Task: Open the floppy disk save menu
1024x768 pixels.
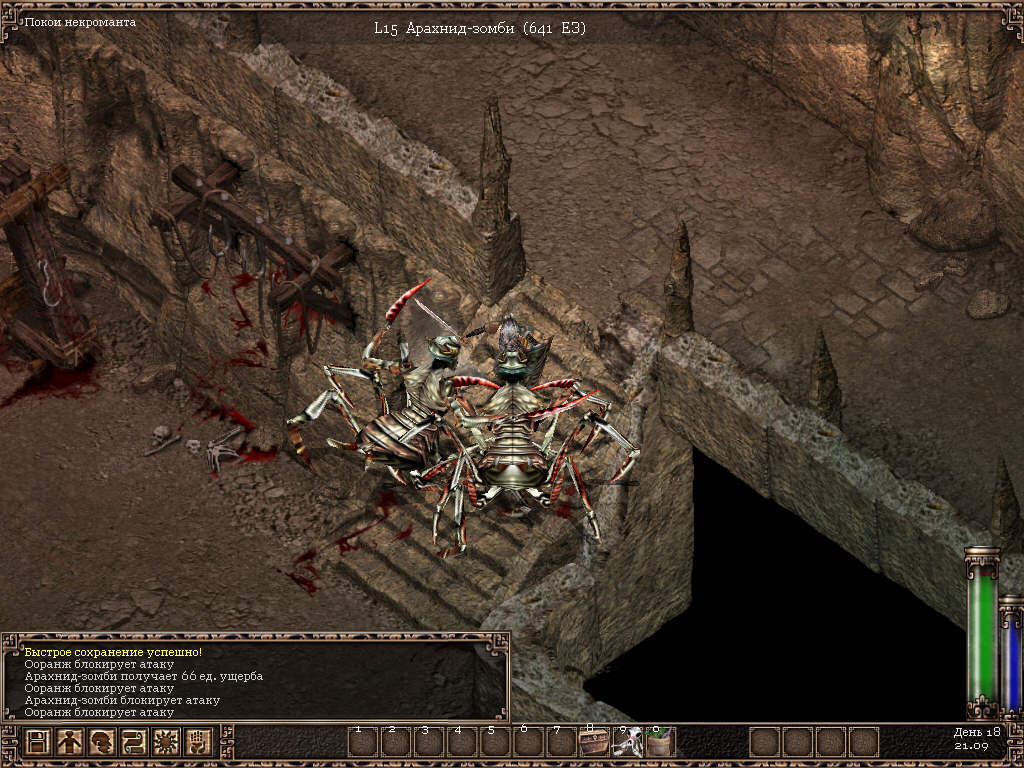Action: [38, 743]
